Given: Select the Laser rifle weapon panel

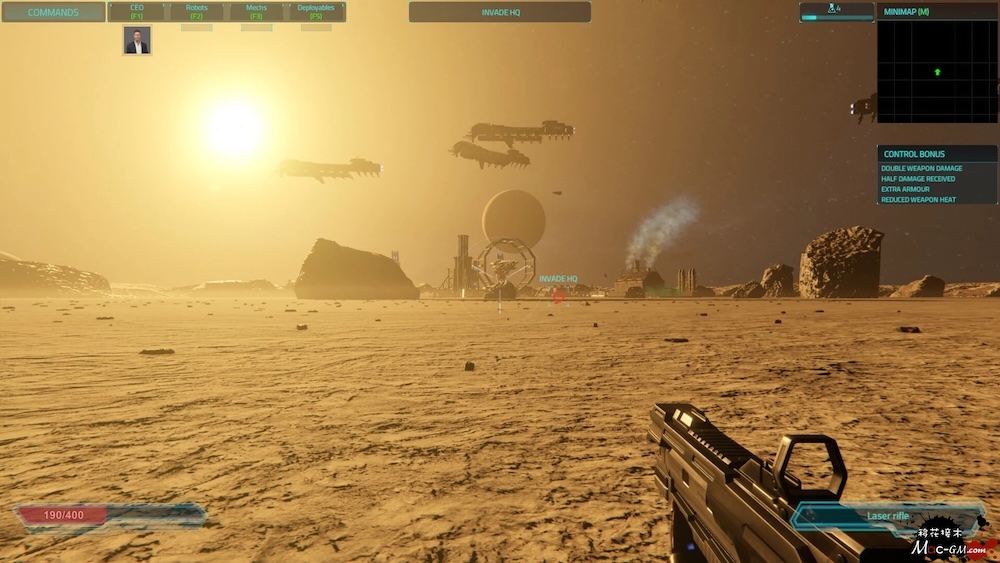Looking at the screenshot, I should 887,516.
